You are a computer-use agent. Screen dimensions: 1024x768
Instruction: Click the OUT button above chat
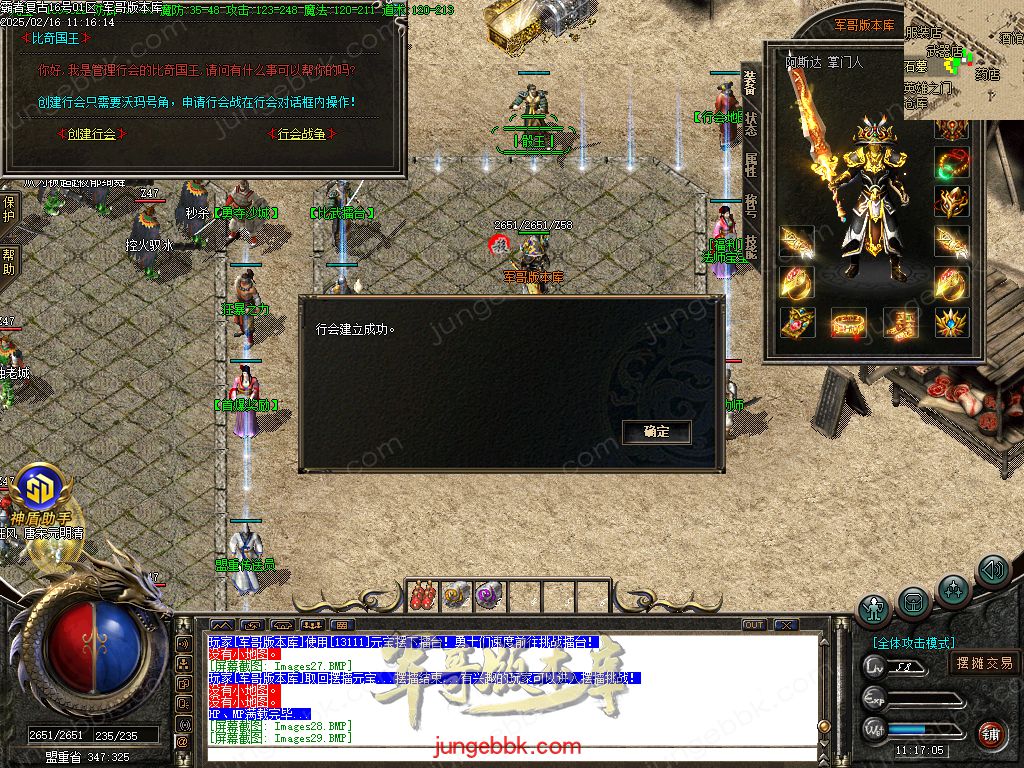click(754, 625)
